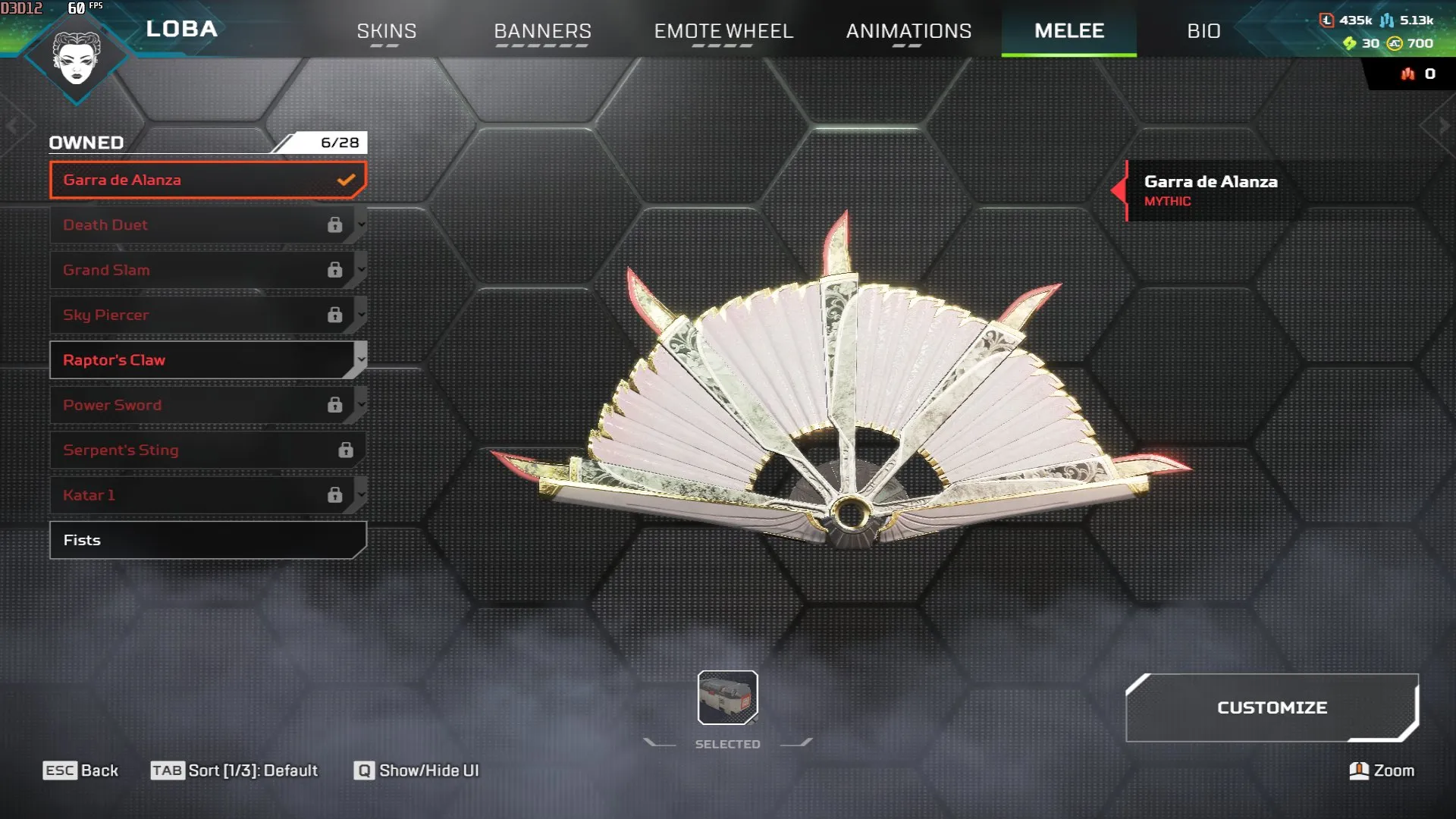Expand the Raptor's Claw variant dropdown

[x=360, y=359]
